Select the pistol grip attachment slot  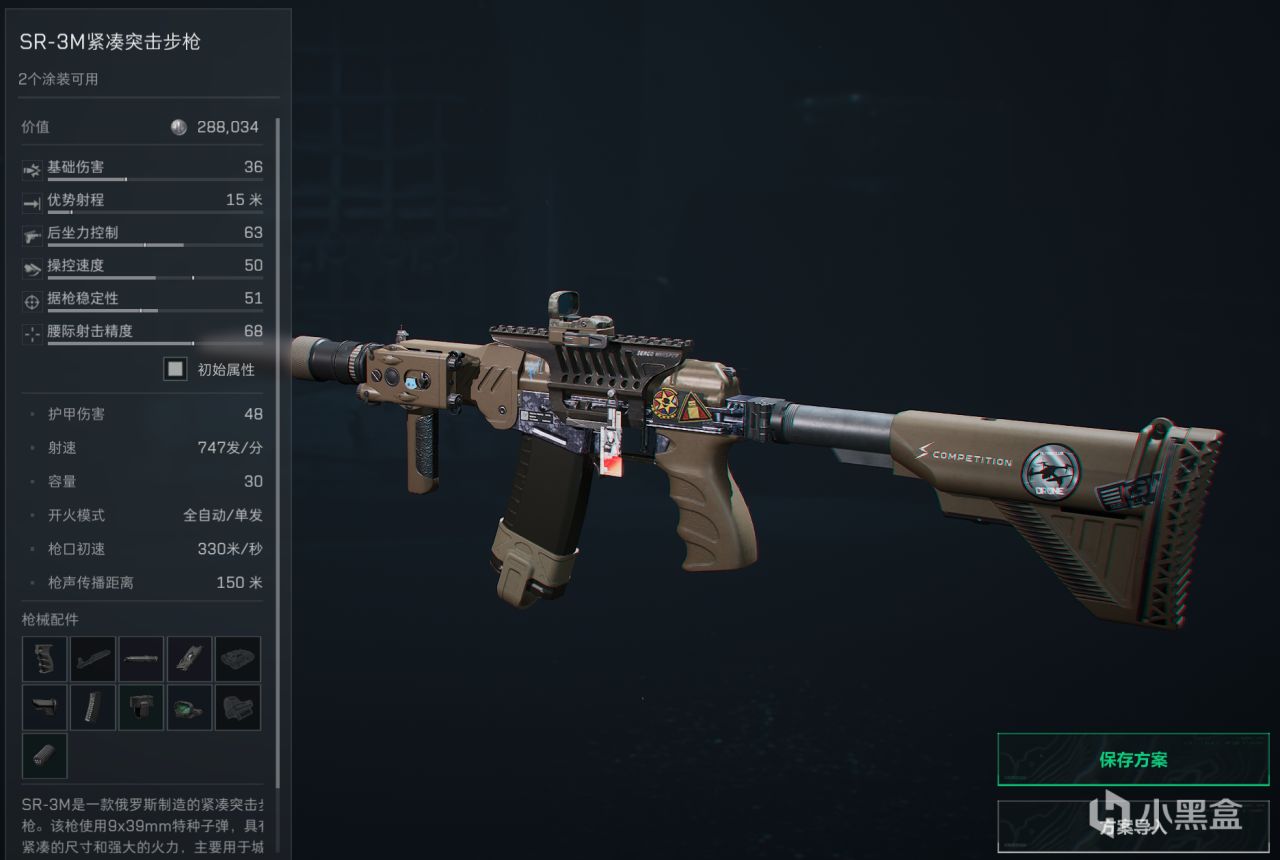(x=45, y=659)
